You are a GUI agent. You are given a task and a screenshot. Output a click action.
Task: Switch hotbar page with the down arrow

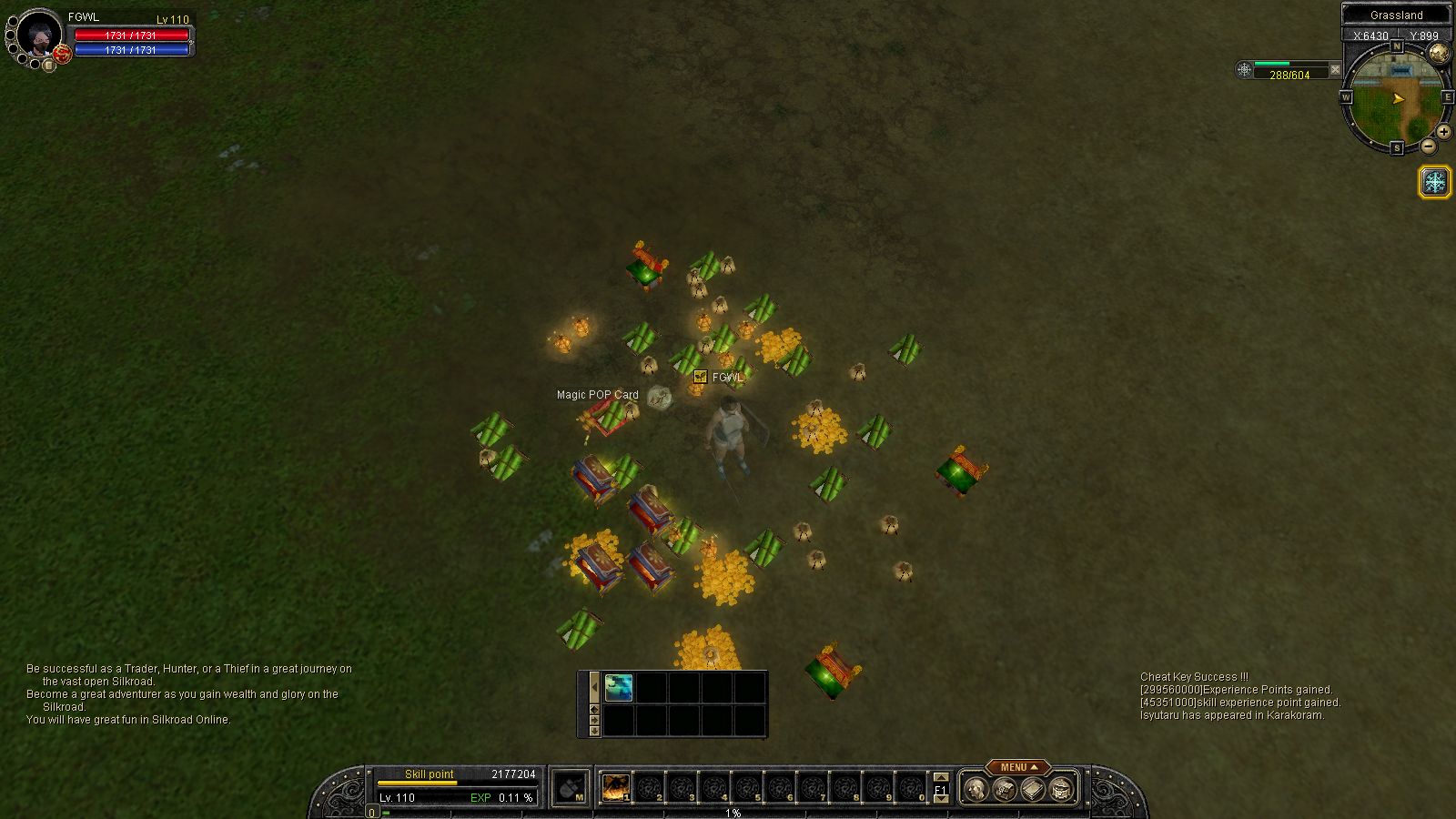point(941,798)
